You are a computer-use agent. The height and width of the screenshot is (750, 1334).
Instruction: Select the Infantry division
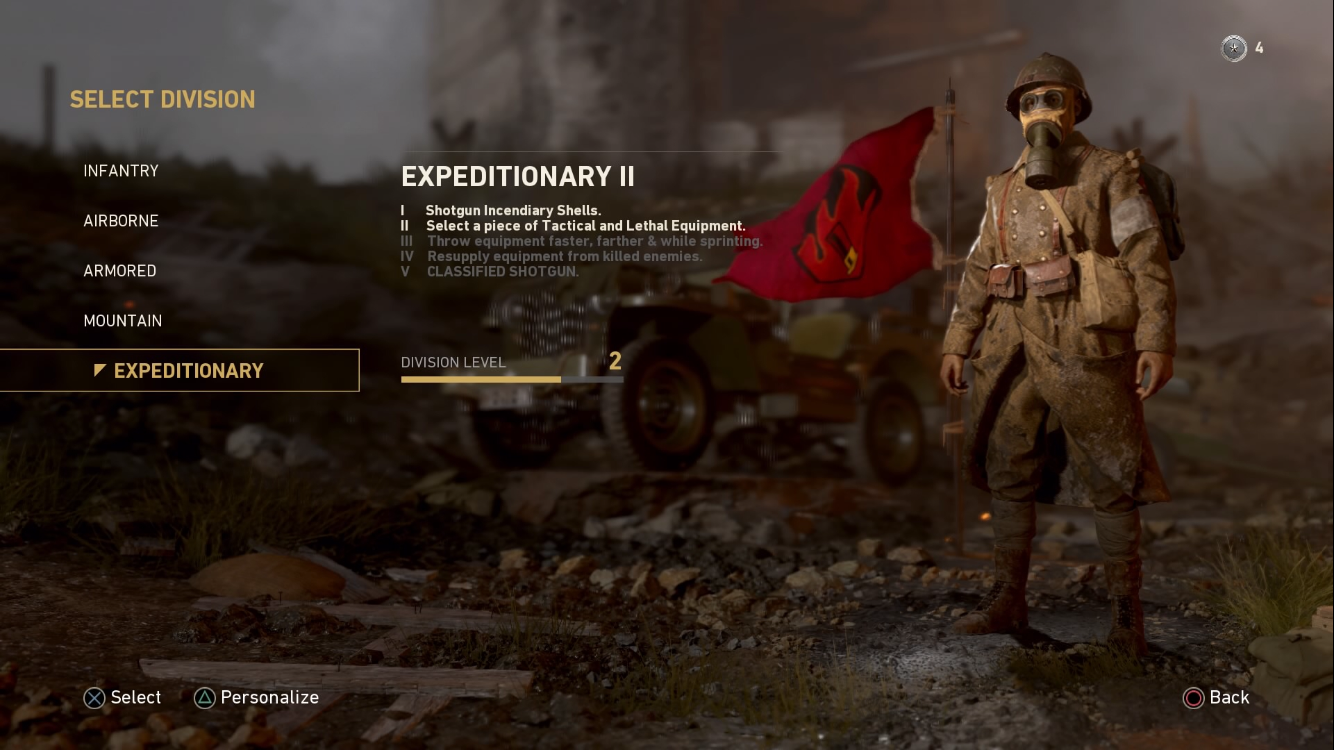coord(121,171)
